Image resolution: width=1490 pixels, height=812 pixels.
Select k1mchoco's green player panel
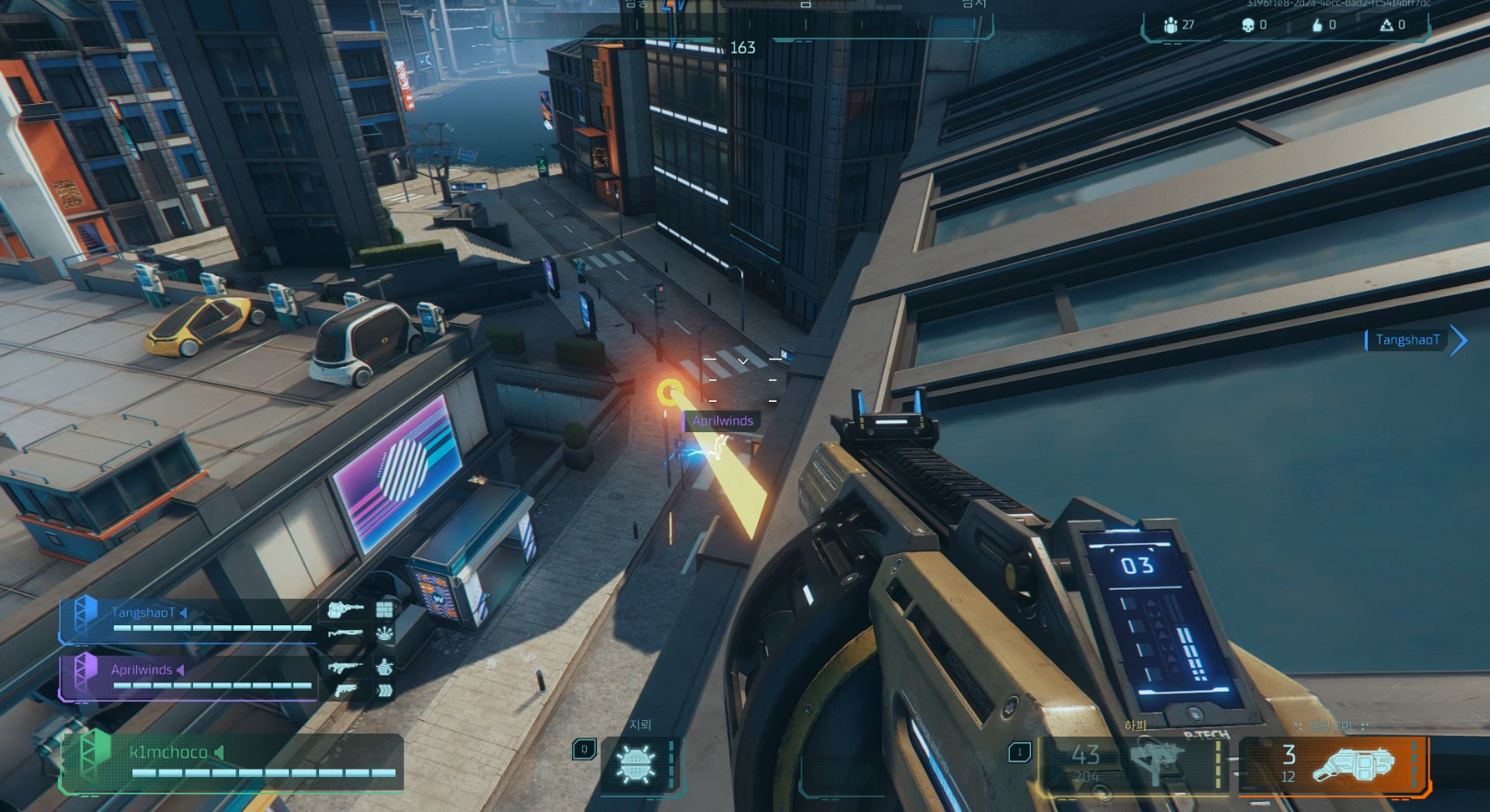tap(230, 762)
